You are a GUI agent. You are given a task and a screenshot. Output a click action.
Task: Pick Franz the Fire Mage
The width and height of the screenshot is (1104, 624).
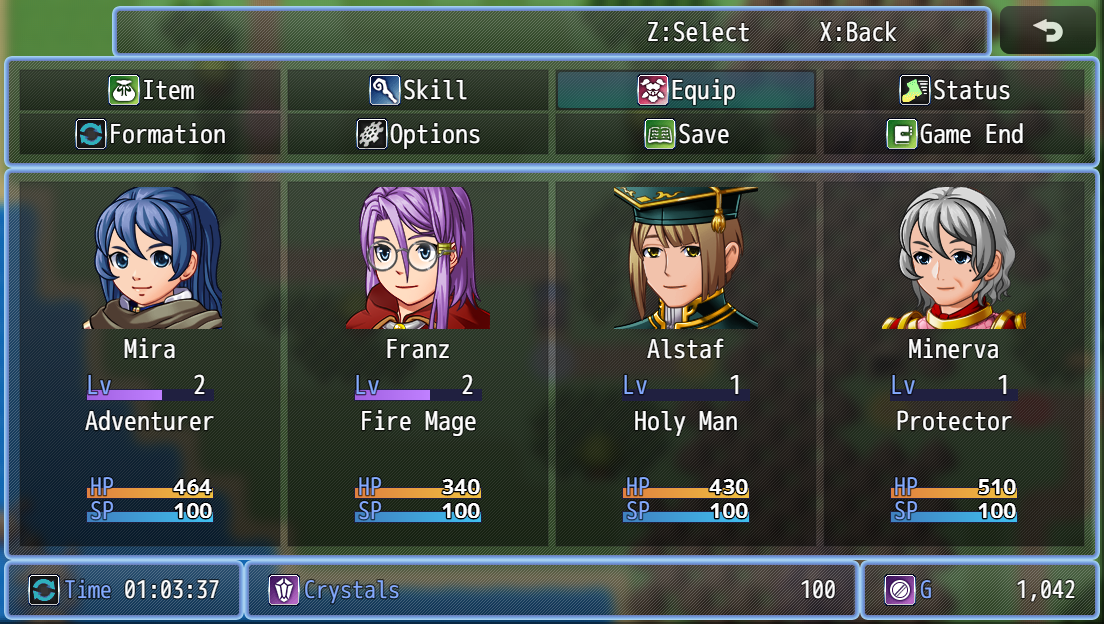[x=418, y=362]
